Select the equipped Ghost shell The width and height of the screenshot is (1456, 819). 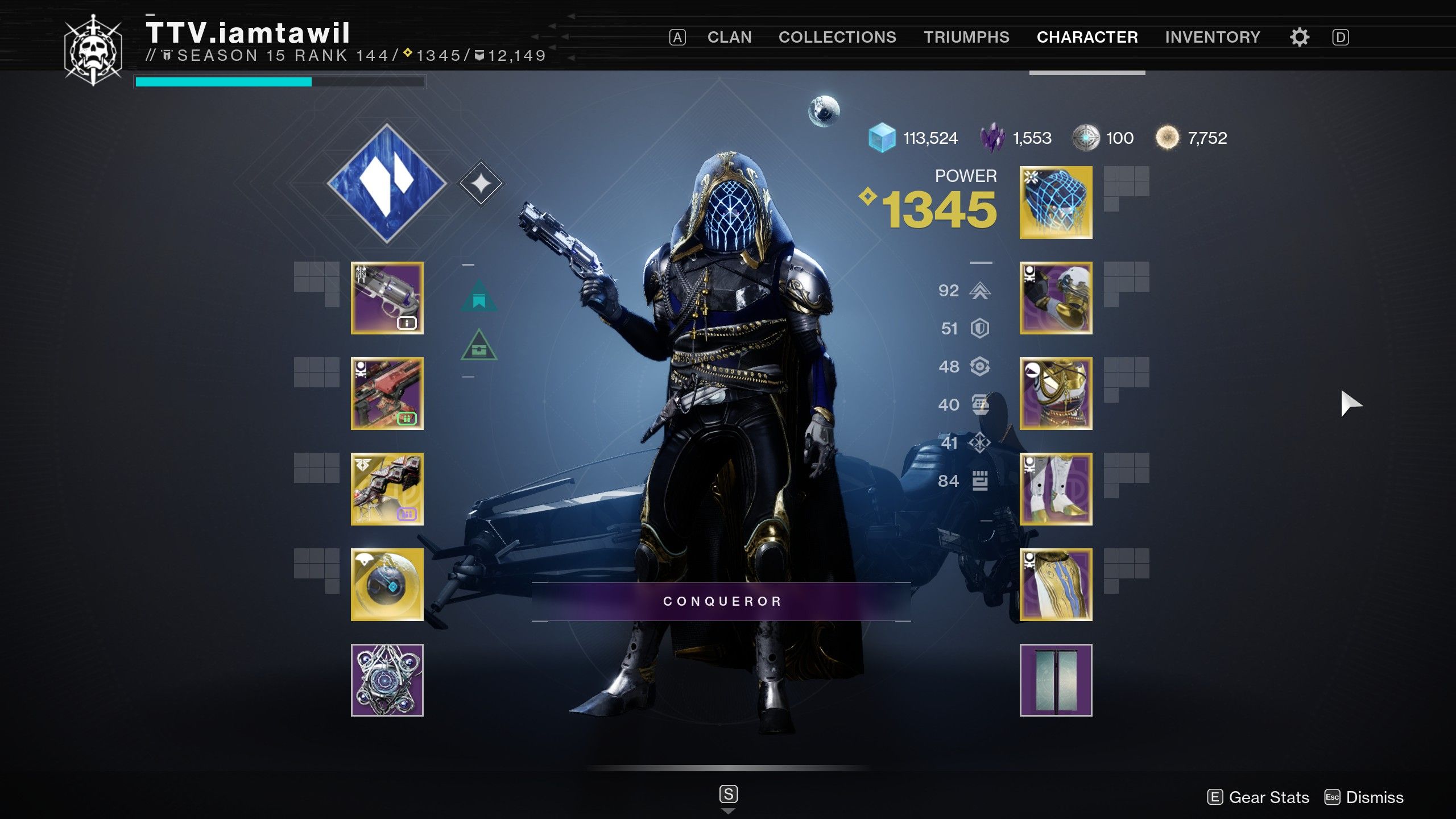tap(387, 586)
